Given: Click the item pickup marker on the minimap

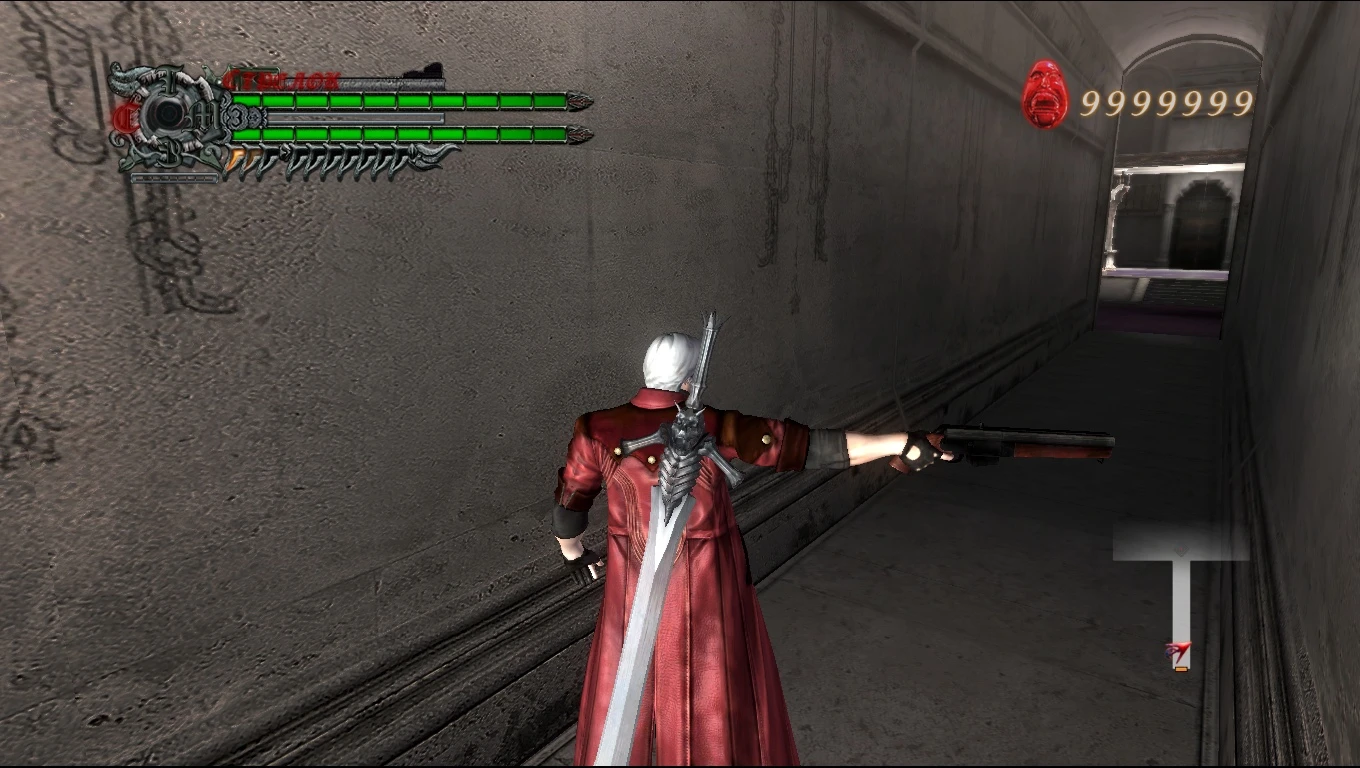Looking at the screenshot, I should tap(1180, 668).
